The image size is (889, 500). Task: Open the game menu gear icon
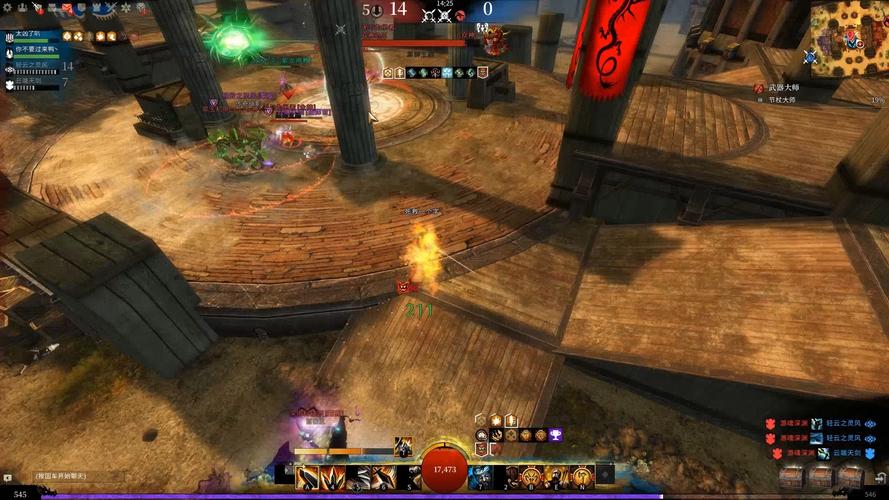(x=9, y=8)
